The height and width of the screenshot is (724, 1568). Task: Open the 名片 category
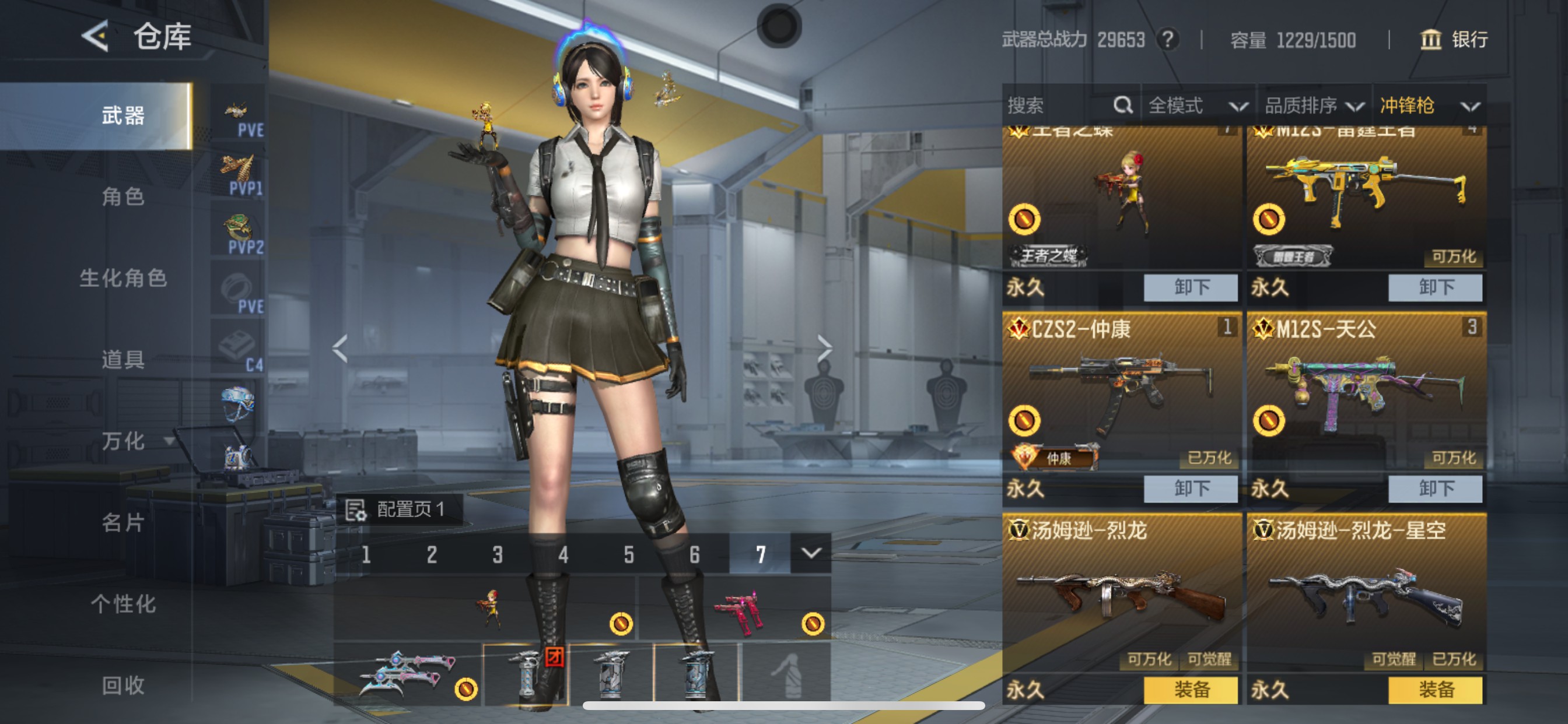[x=123, y=523]
